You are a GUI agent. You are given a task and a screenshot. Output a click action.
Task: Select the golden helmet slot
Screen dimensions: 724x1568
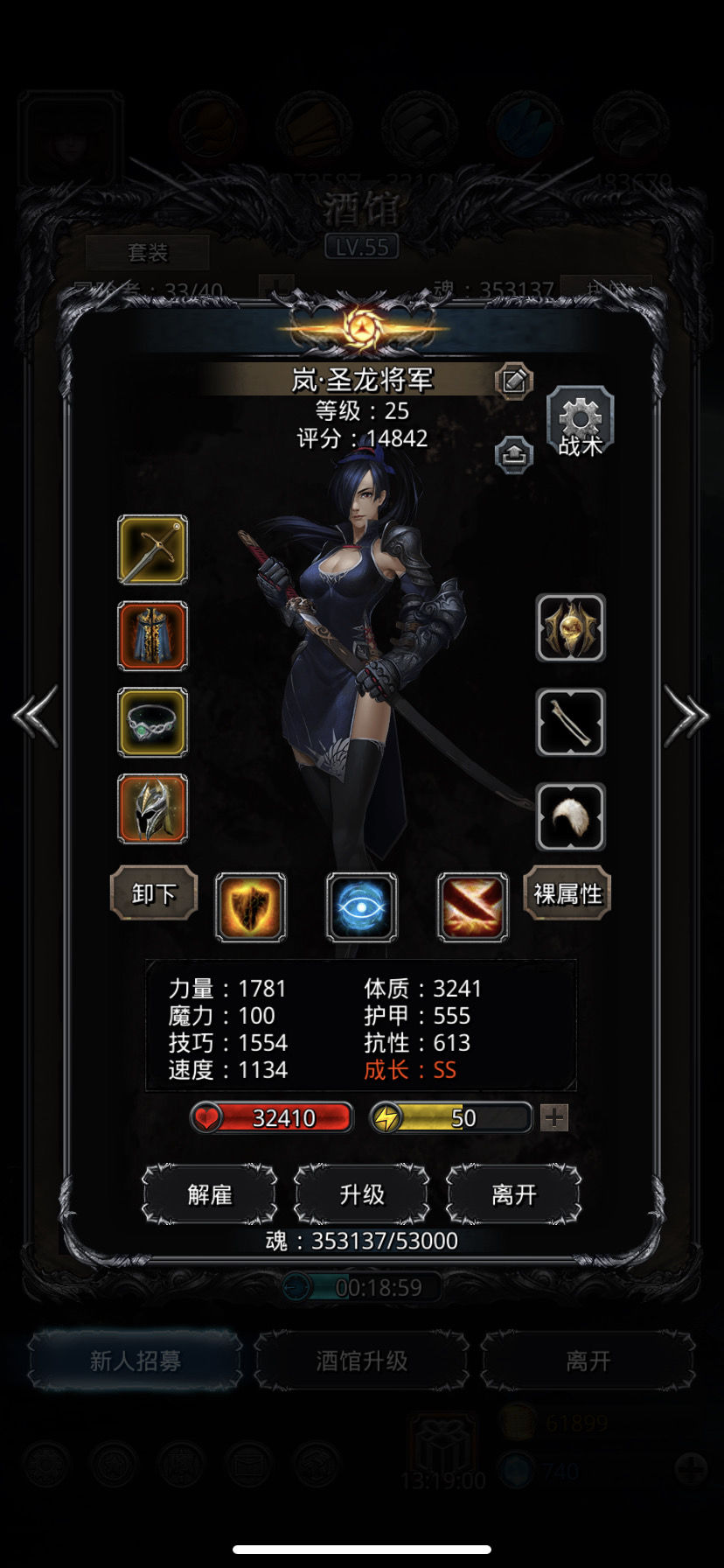click(152, 808)
